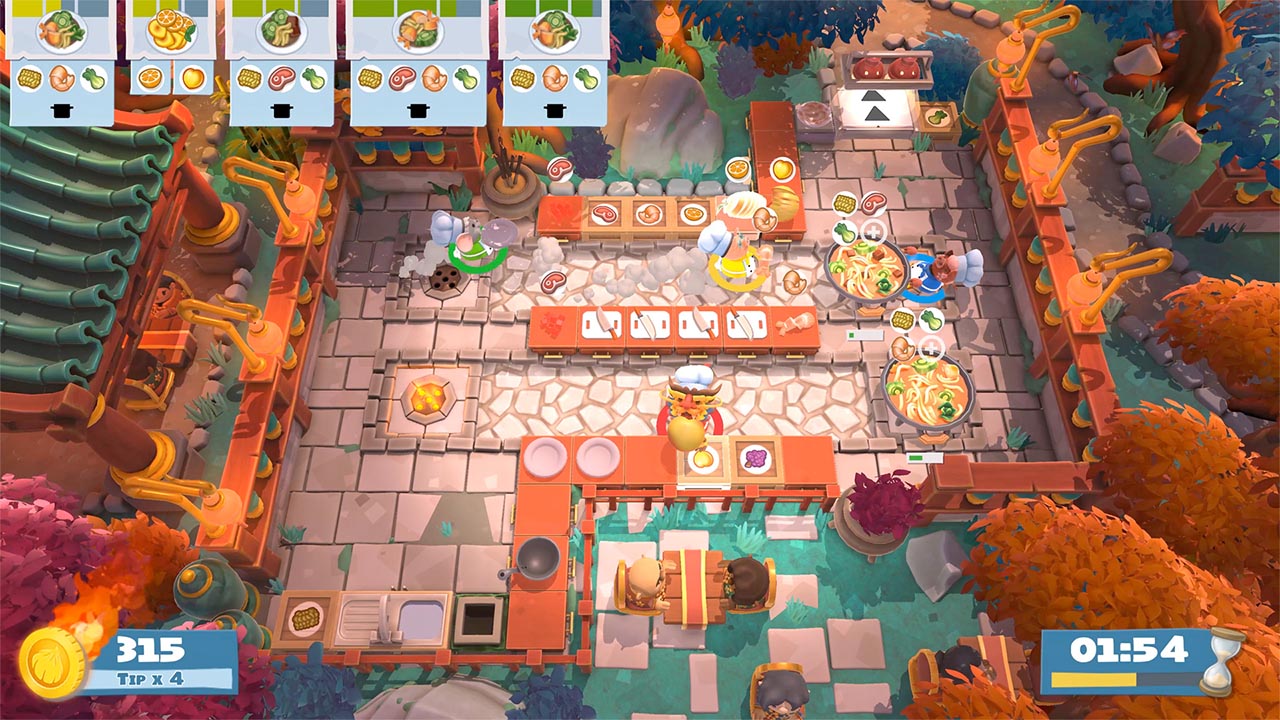Select the orange and lemon fruit order ticket
The height and width of the screenshot is (720, 1280).
click(x=170, y=48)
